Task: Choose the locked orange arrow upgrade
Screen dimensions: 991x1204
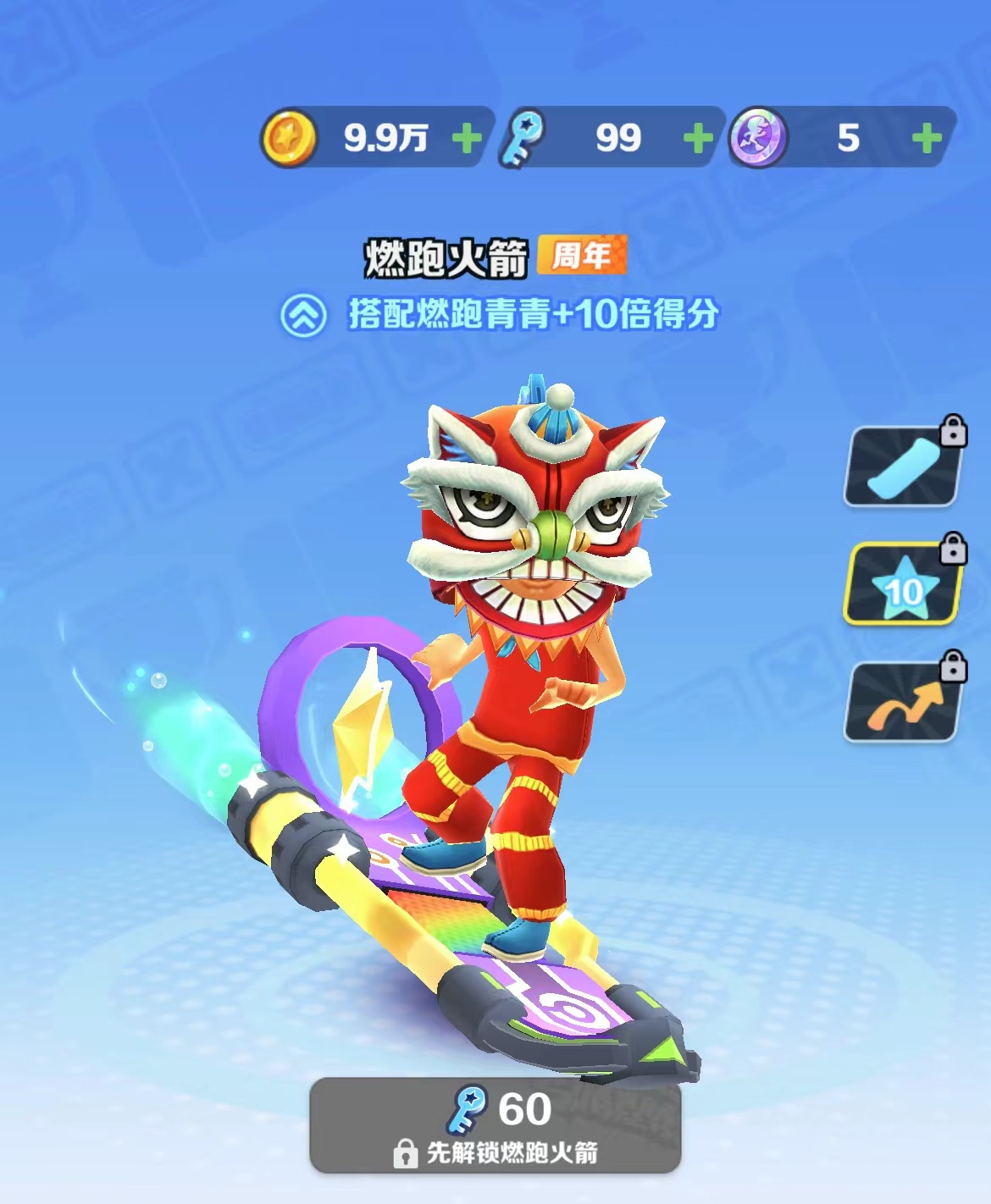Action: point(904,702)
